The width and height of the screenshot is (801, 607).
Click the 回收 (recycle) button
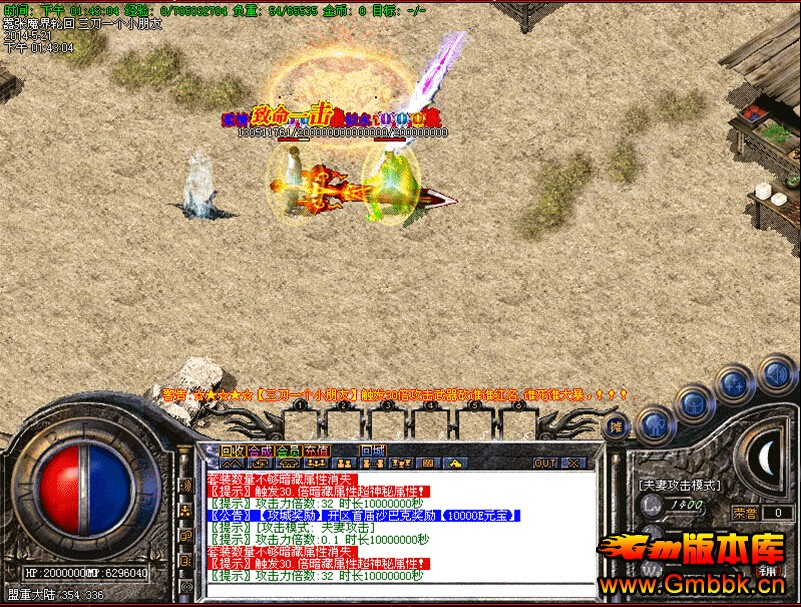pos(232,450)
